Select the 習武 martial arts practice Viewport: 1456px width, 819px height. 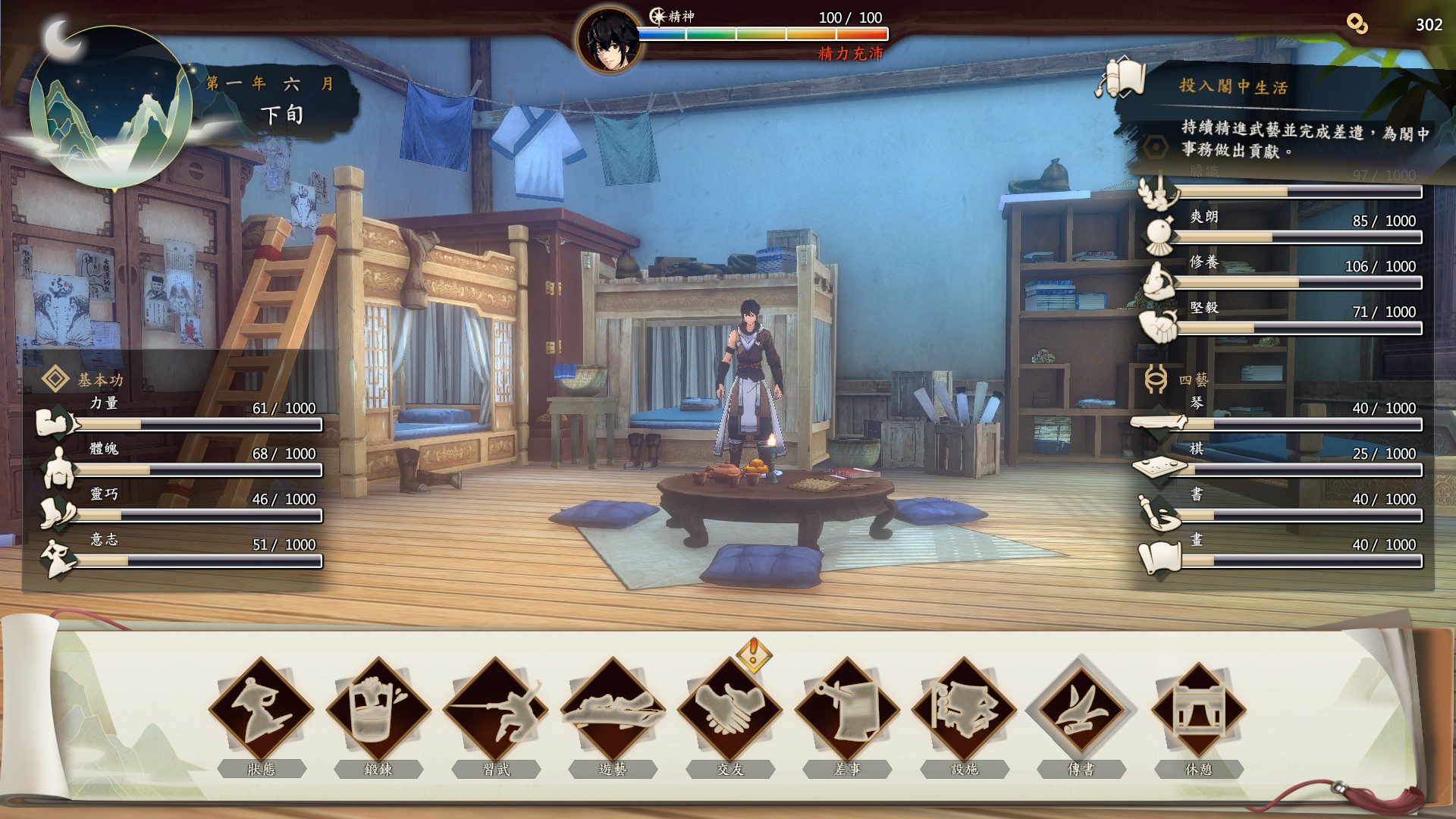click(x=496, y=711)
